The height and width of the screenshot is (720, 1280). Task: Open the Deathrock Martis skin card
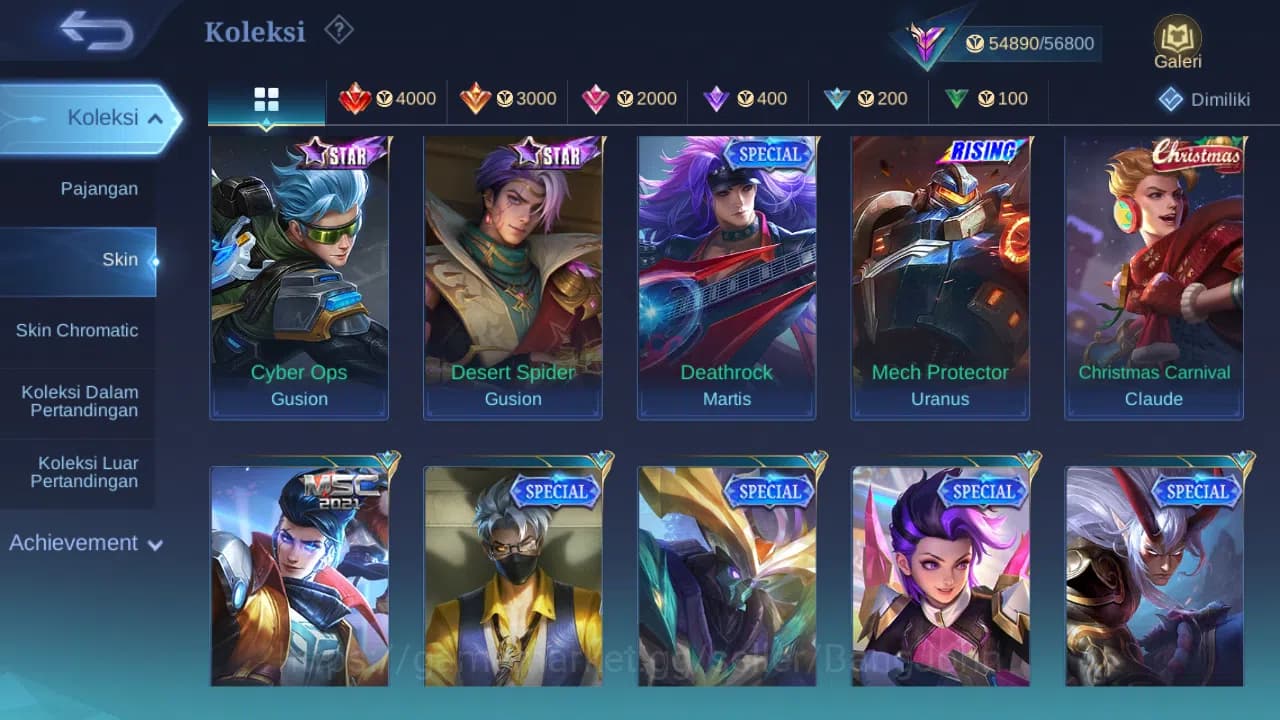click(726, 277)
